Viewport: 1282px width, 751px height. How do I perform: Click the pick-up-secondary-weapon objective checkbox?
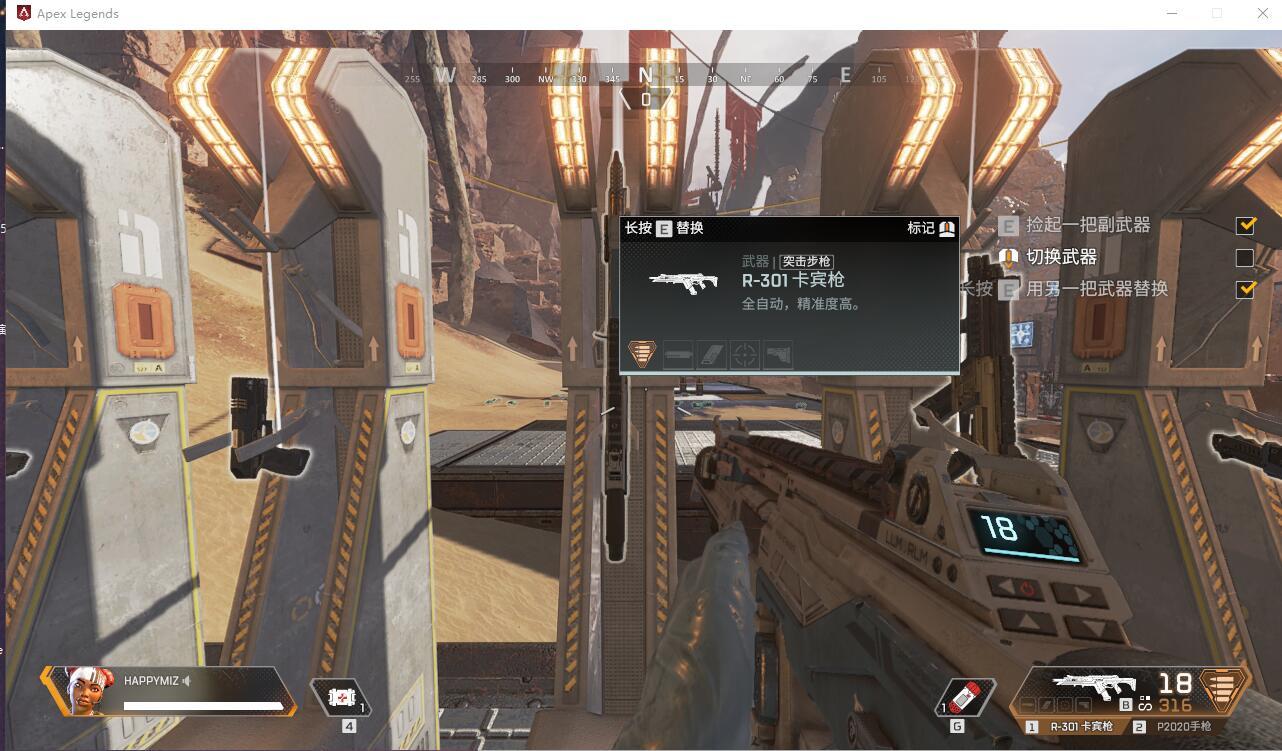pos(1245,226)
